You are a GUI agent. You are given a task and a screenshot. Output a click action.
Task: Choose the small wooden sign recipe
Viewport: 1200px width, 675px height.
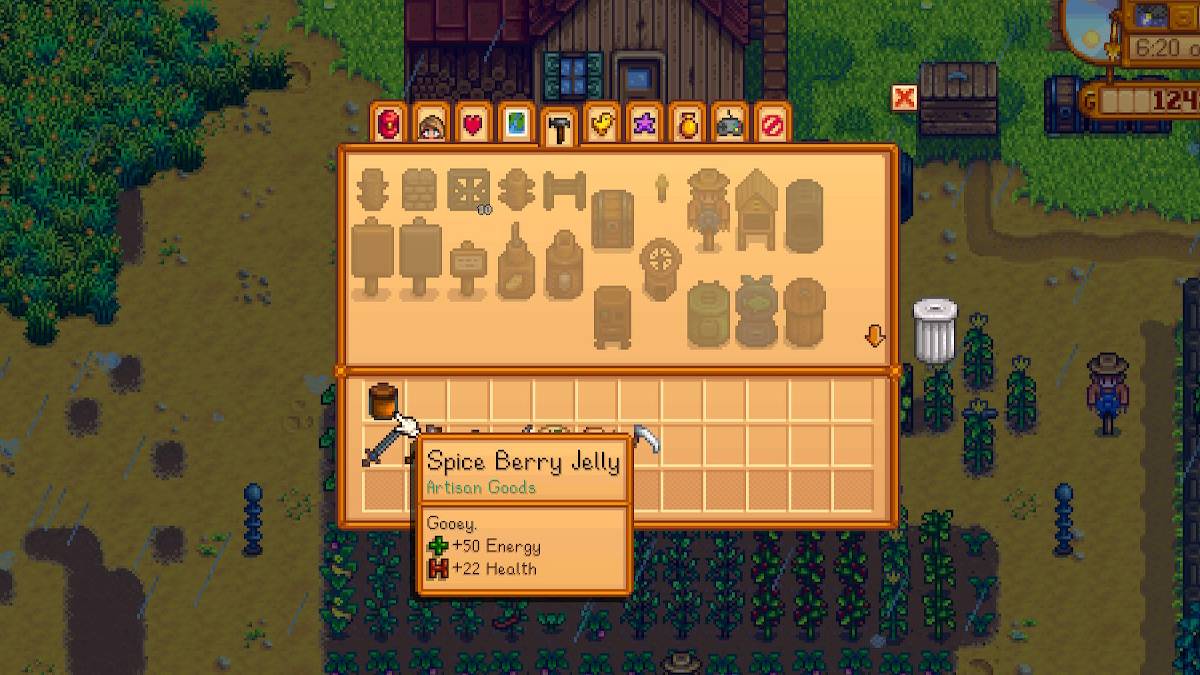(x=465, y=268)
